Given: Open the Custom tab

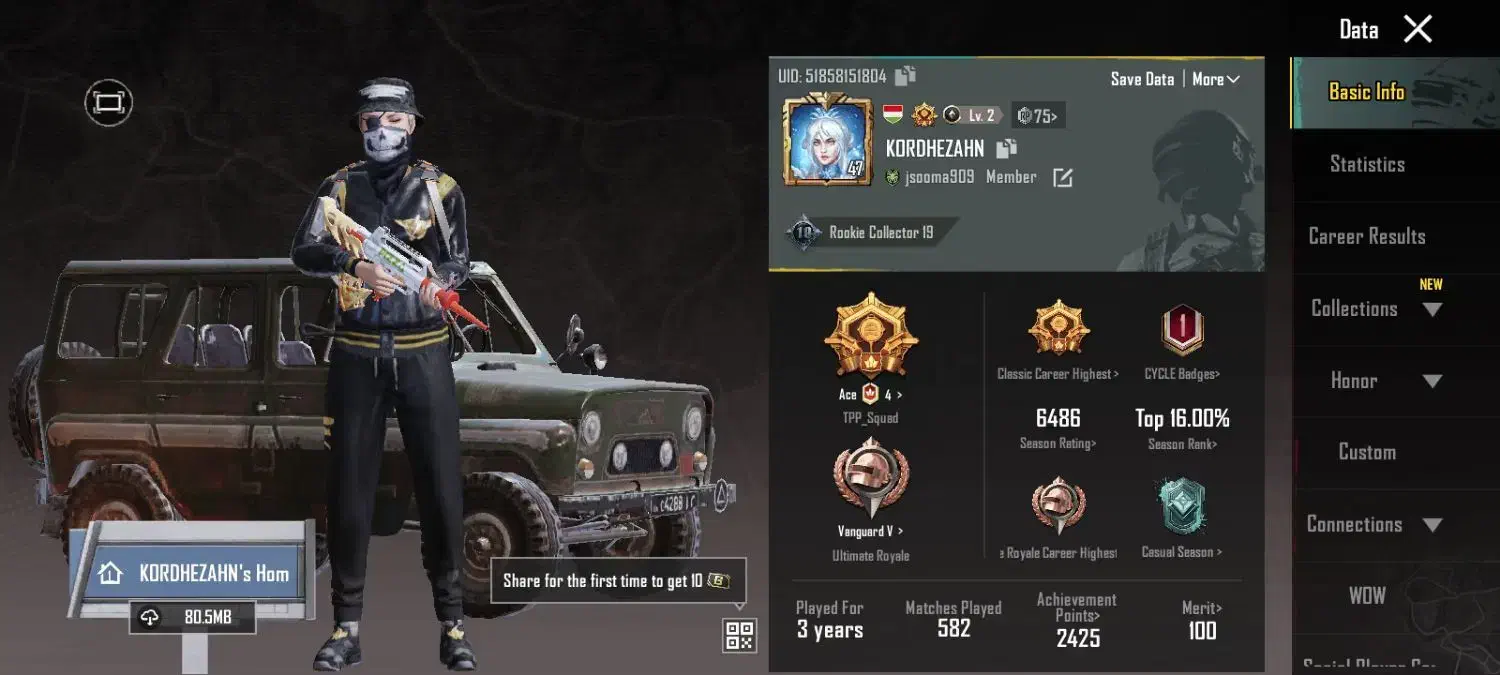Looking at the screenshot, I should [x=1367, y=453].
